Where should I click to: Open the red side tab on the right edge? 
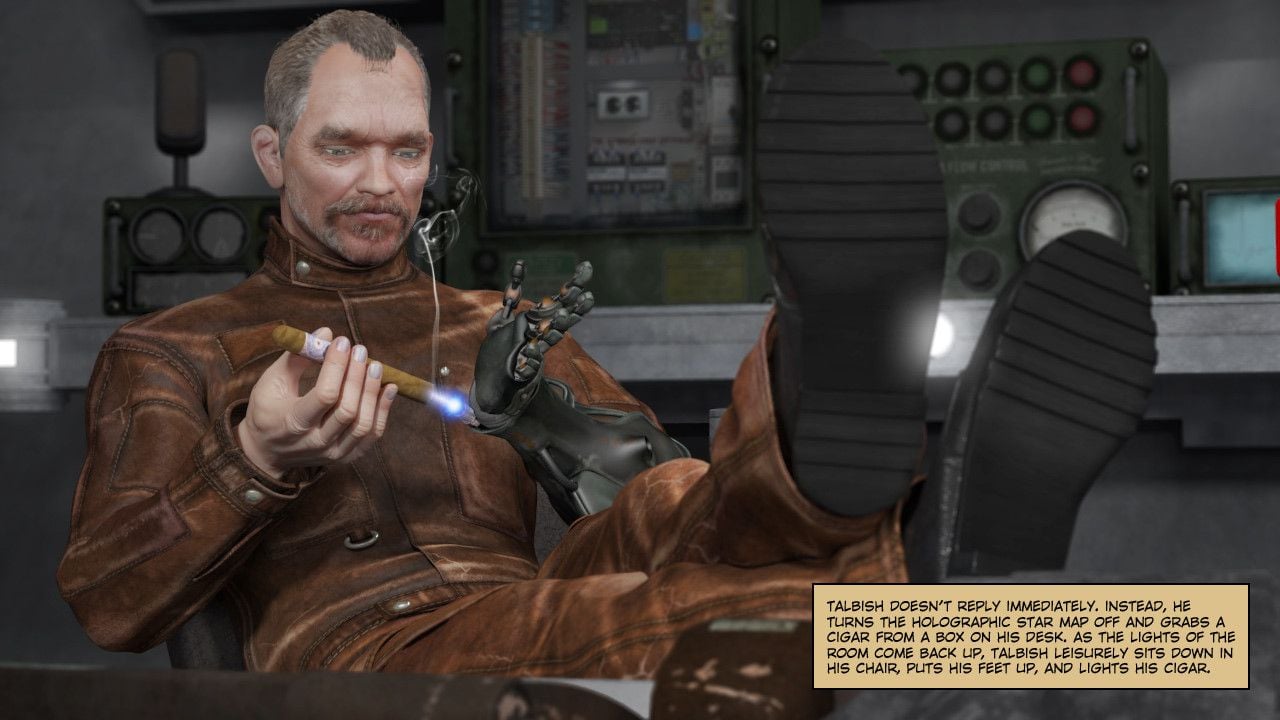(x=1276, y=236)
